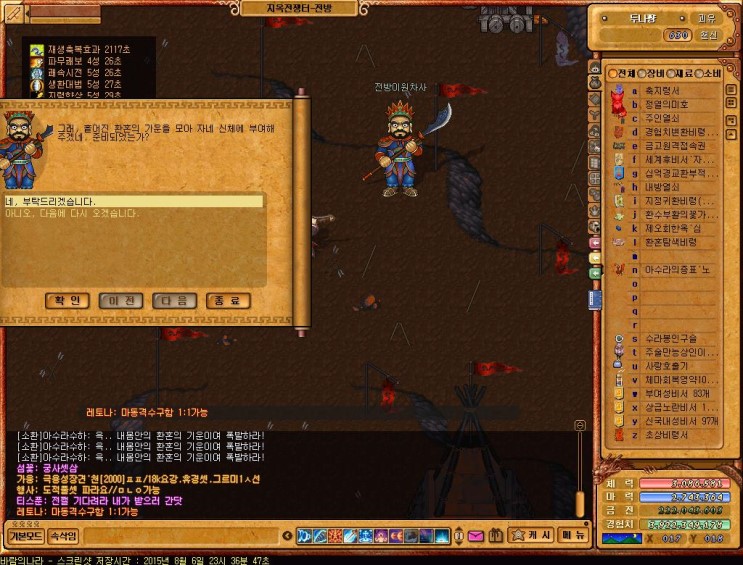Open the pink mail envelope icon

coord(475,536)
